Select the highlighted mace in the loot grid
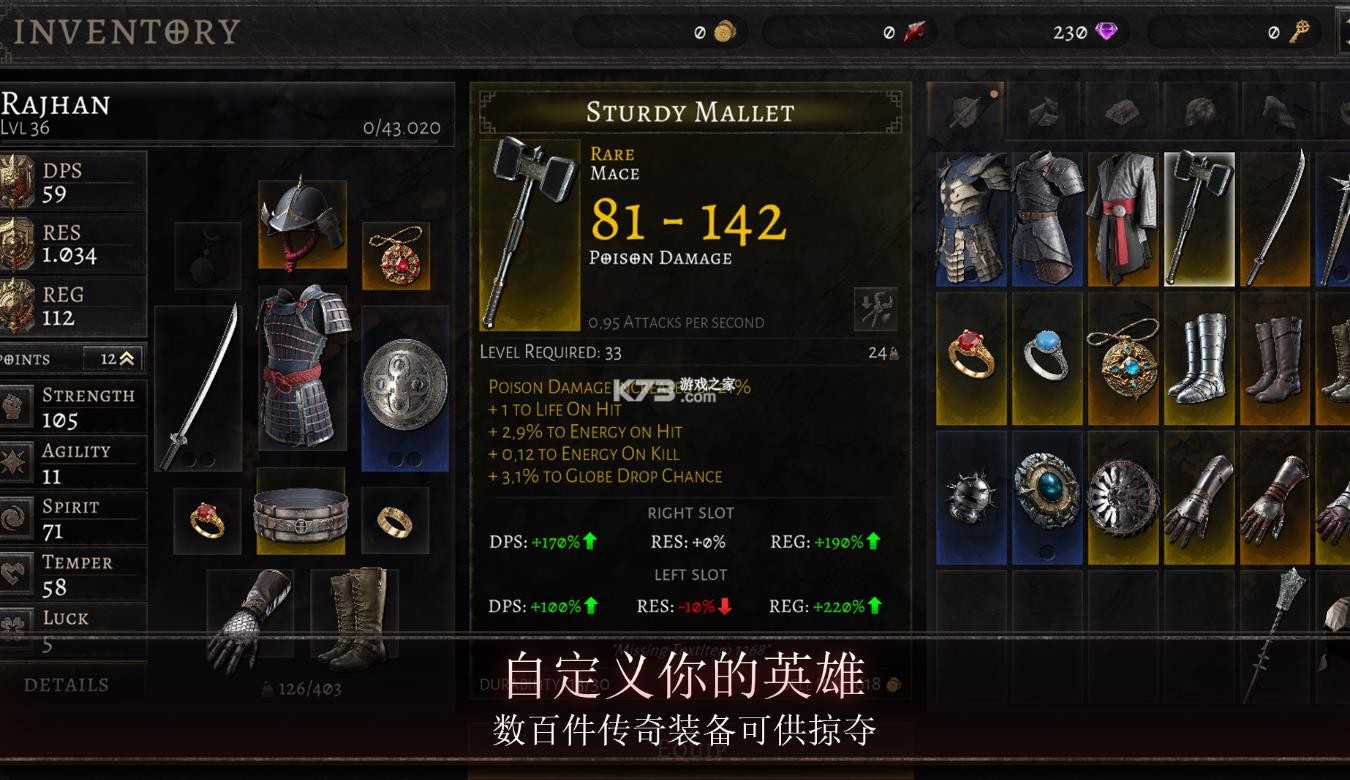The image size is (1350, 780). coord(1199,216)
